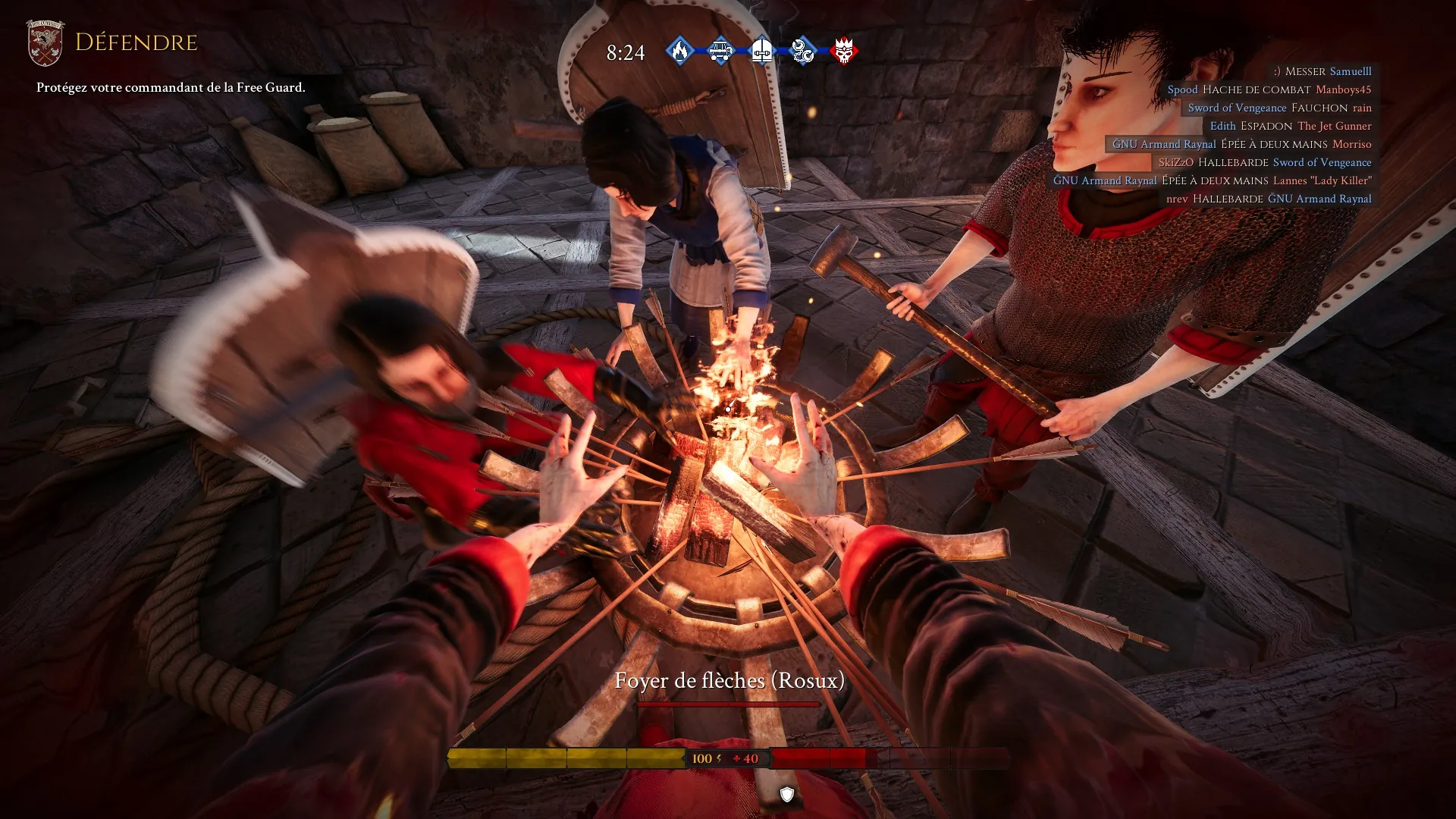Select the kill entry with victim The Jet Gunner
Viewport: 1456px width, 819px height.
(x=1290, y=126)
